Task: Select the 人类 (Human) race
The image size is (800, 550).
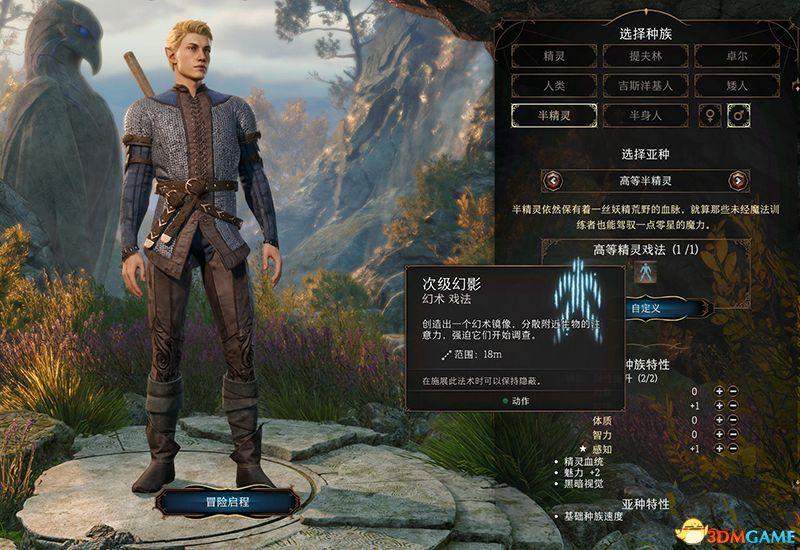Action: tap(554, 86)
